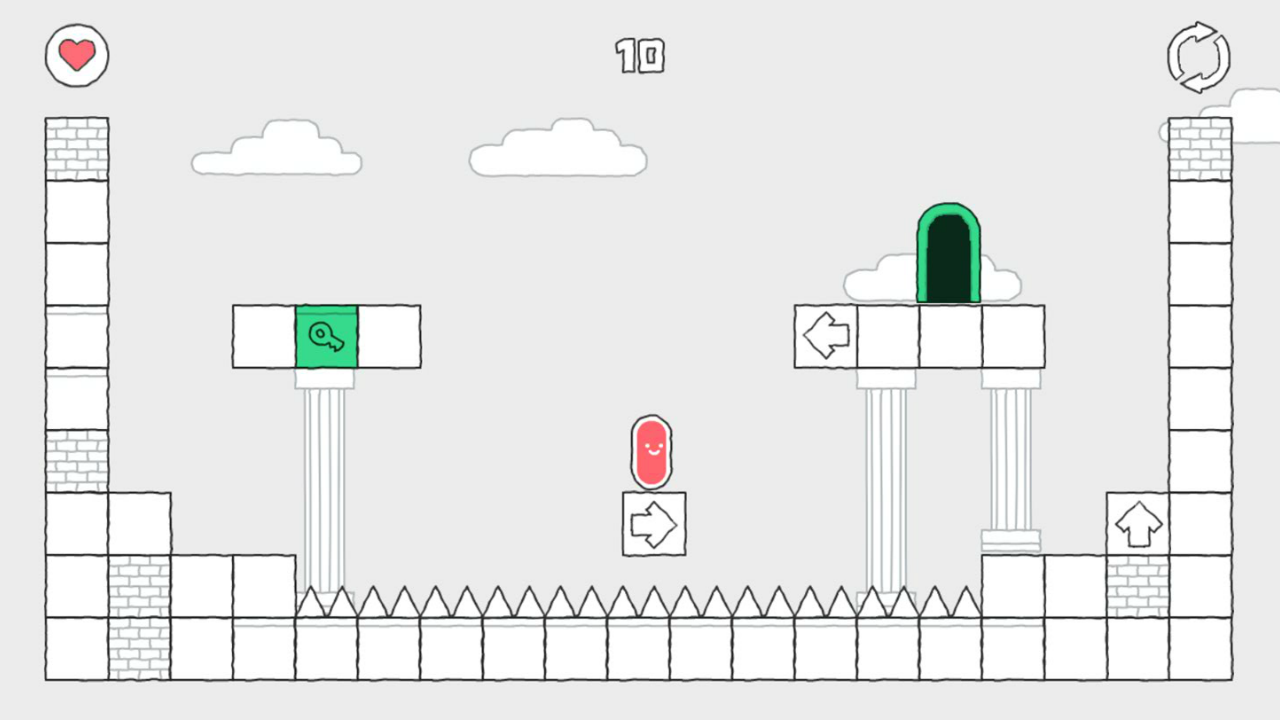Click the middle cloud shape
Image resolution: width=1280 pixels, height=720 pixels.
coord(557,150)
